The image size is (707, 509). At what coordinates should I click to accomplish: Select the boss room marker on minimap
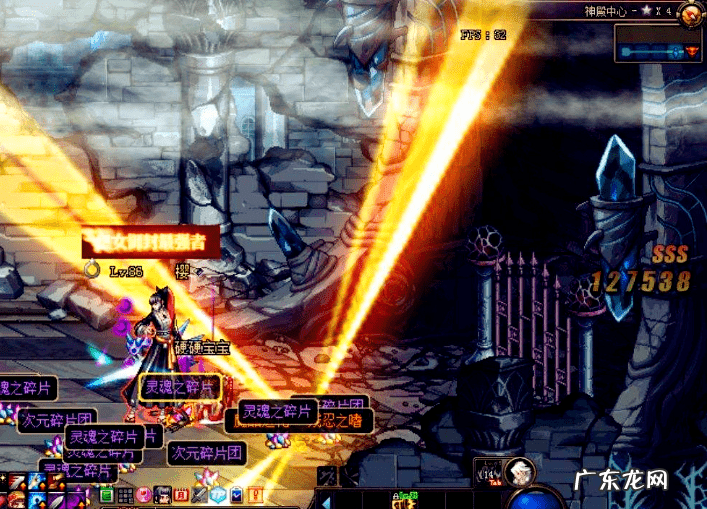pos(691,51)
